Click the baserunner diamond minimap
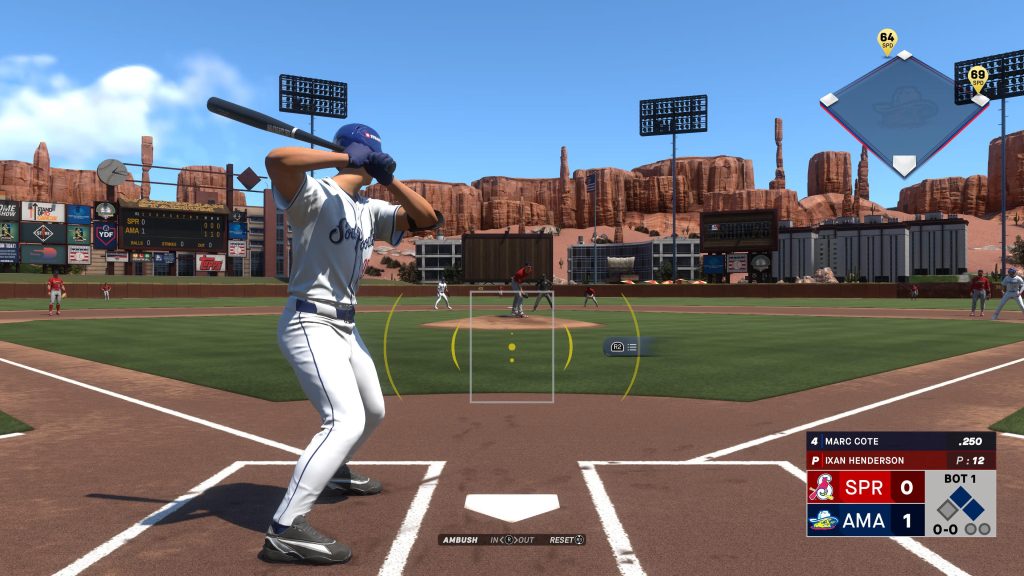 pos(904,112)
